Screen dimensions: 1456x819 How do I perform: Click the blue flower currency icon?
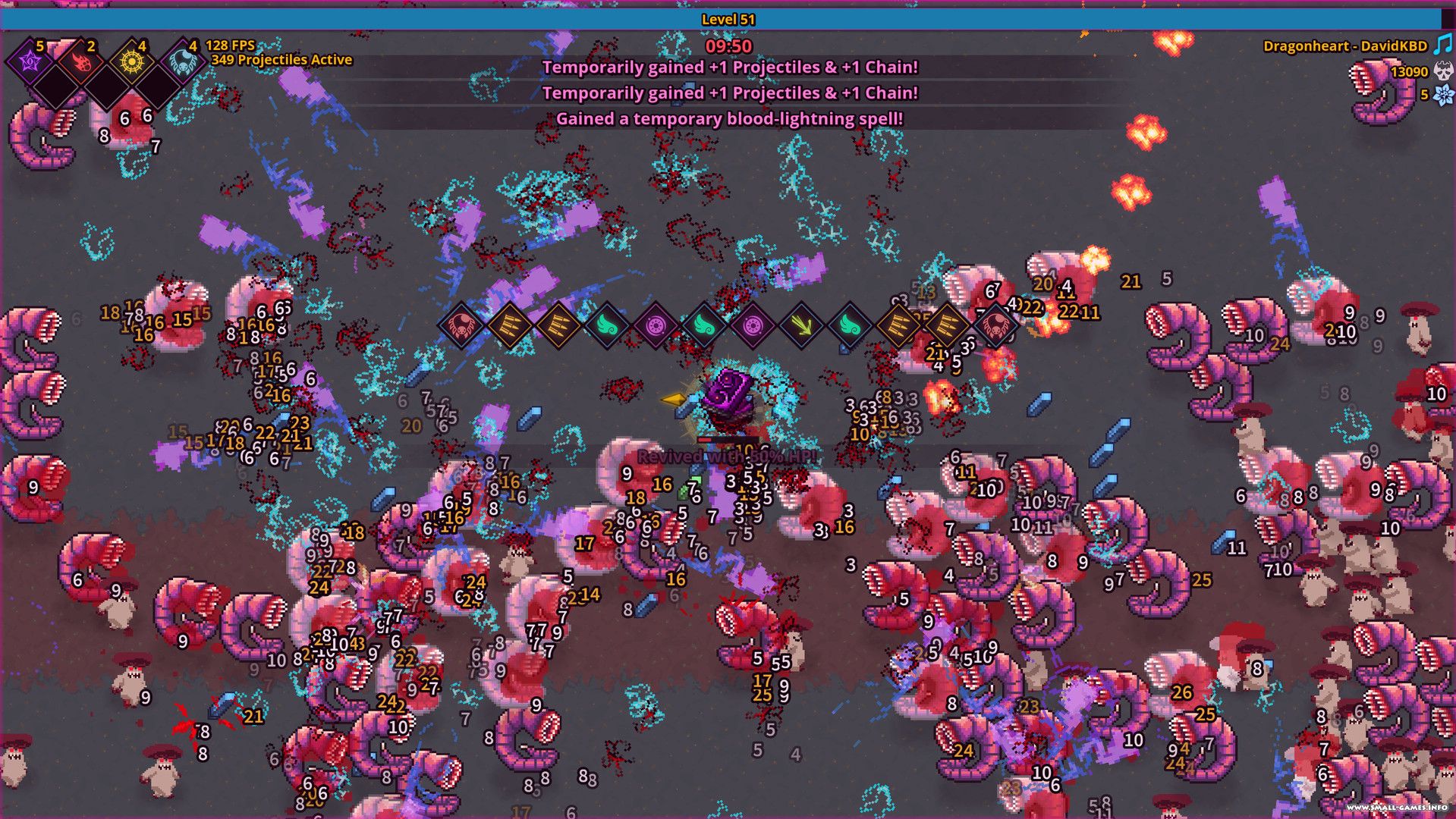coord(1442,96)
